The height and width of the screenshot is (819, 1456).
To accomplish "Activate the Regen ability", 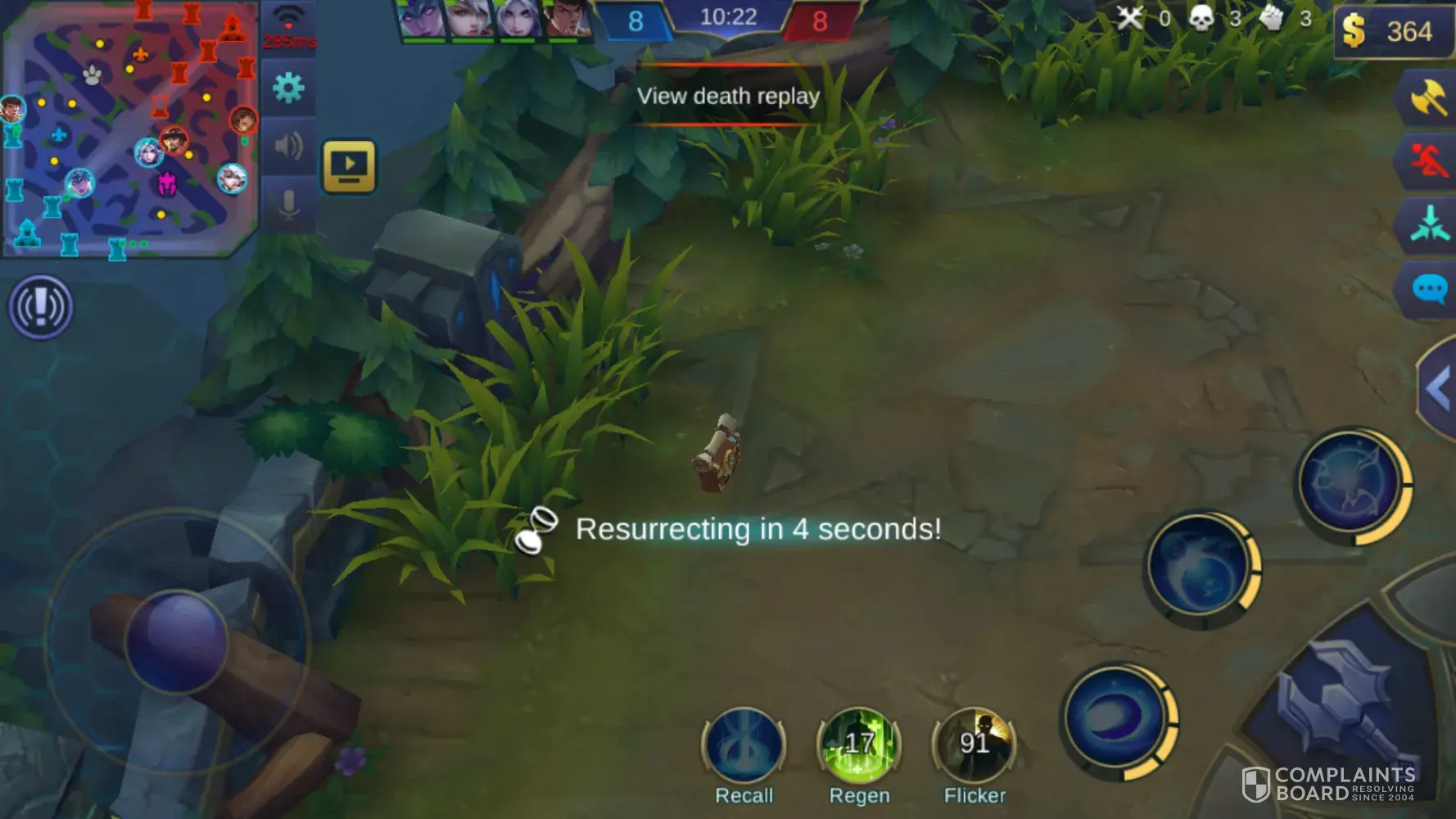I will click(859, 745).
